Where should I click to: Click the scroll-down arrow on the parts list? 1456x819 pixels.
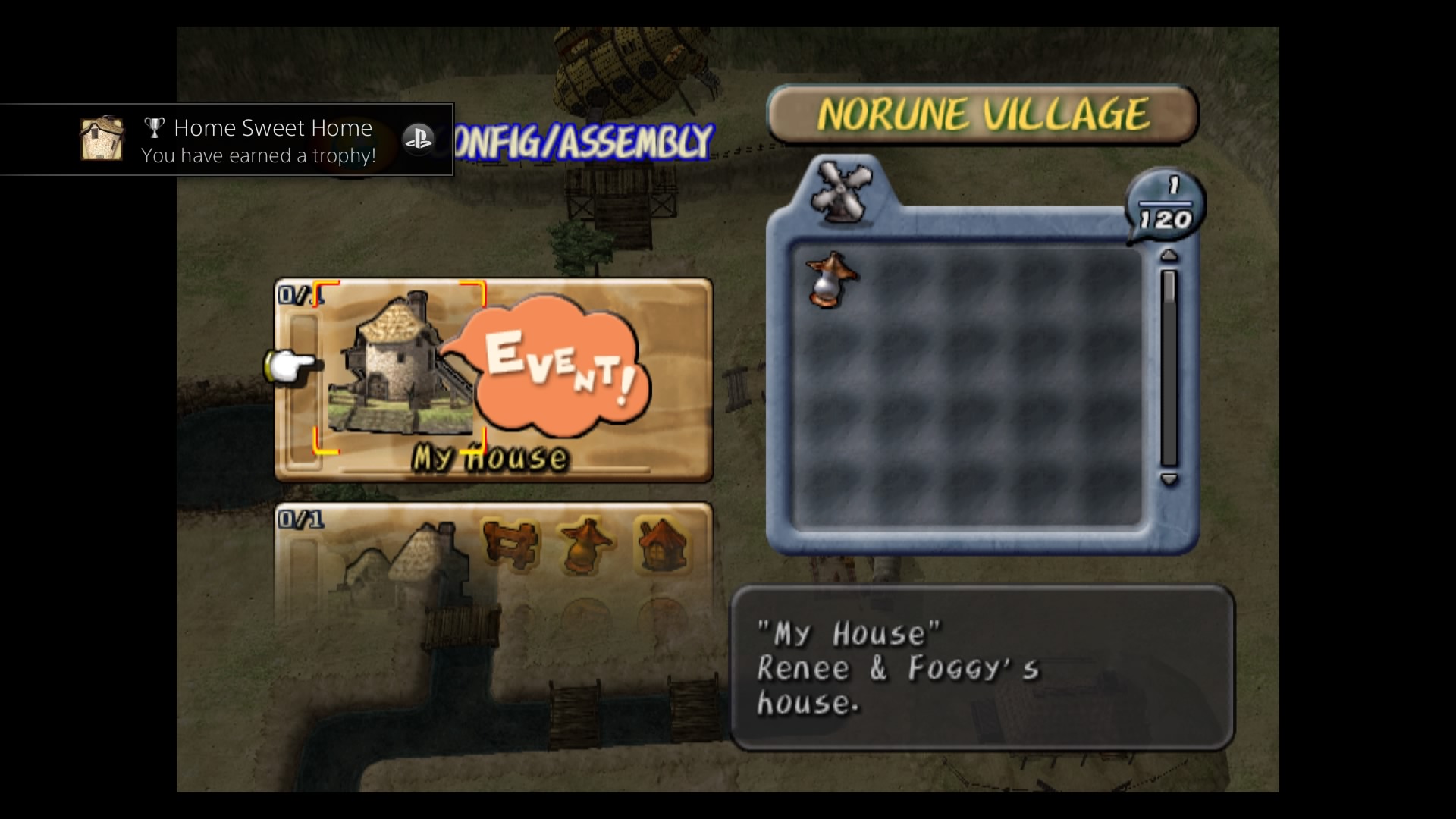pyautogui.click(x=1169, y=479)
